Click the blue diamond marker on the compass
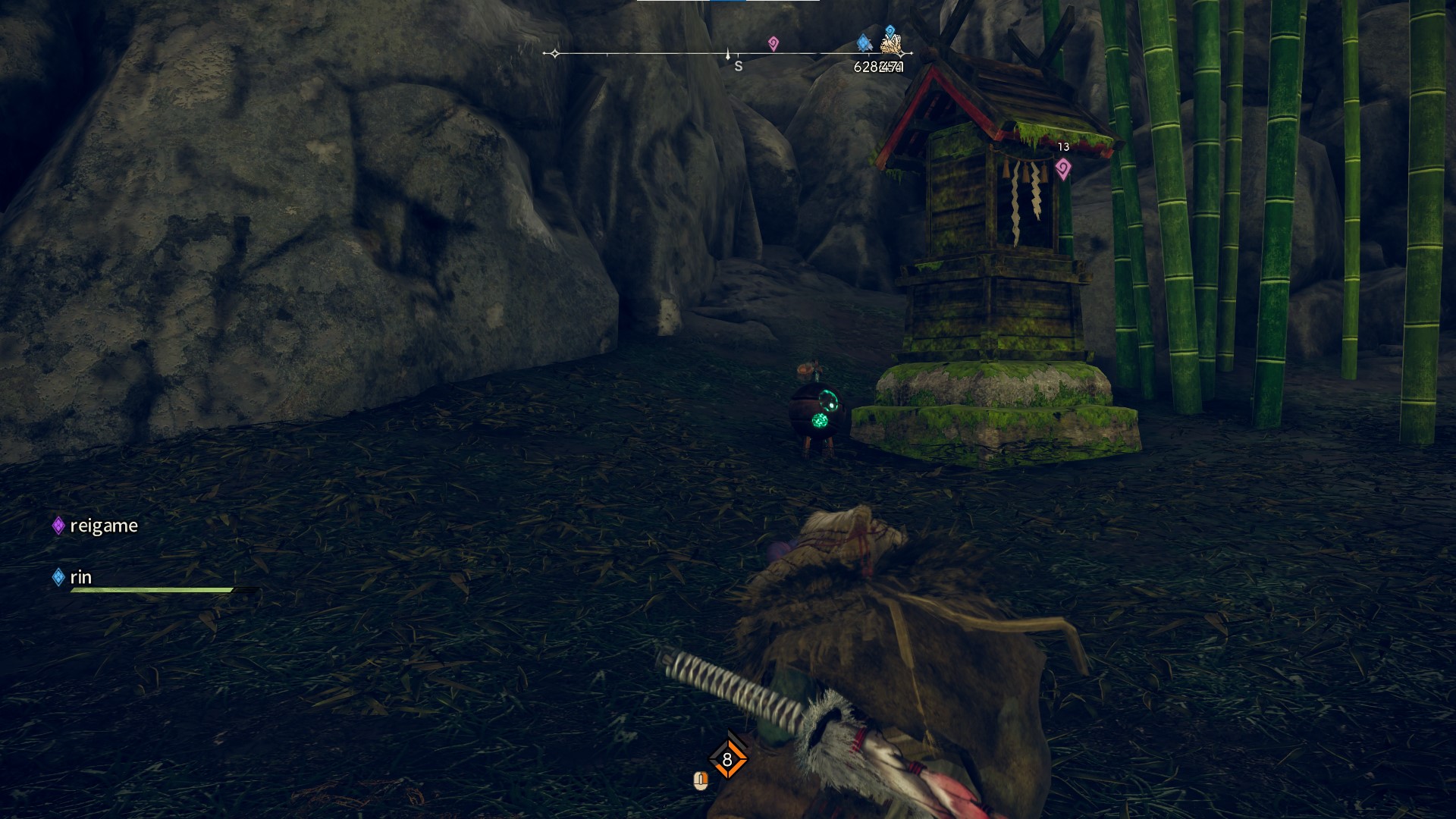 click(x=863, y=43)
